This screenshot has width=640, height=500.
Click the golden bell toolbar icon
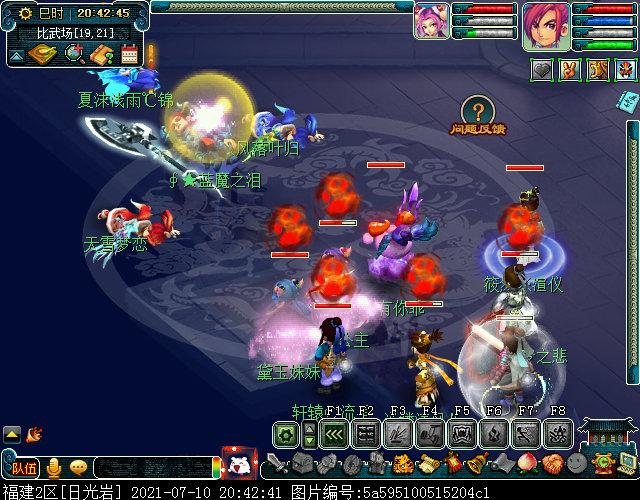click(x=478, y=464)
